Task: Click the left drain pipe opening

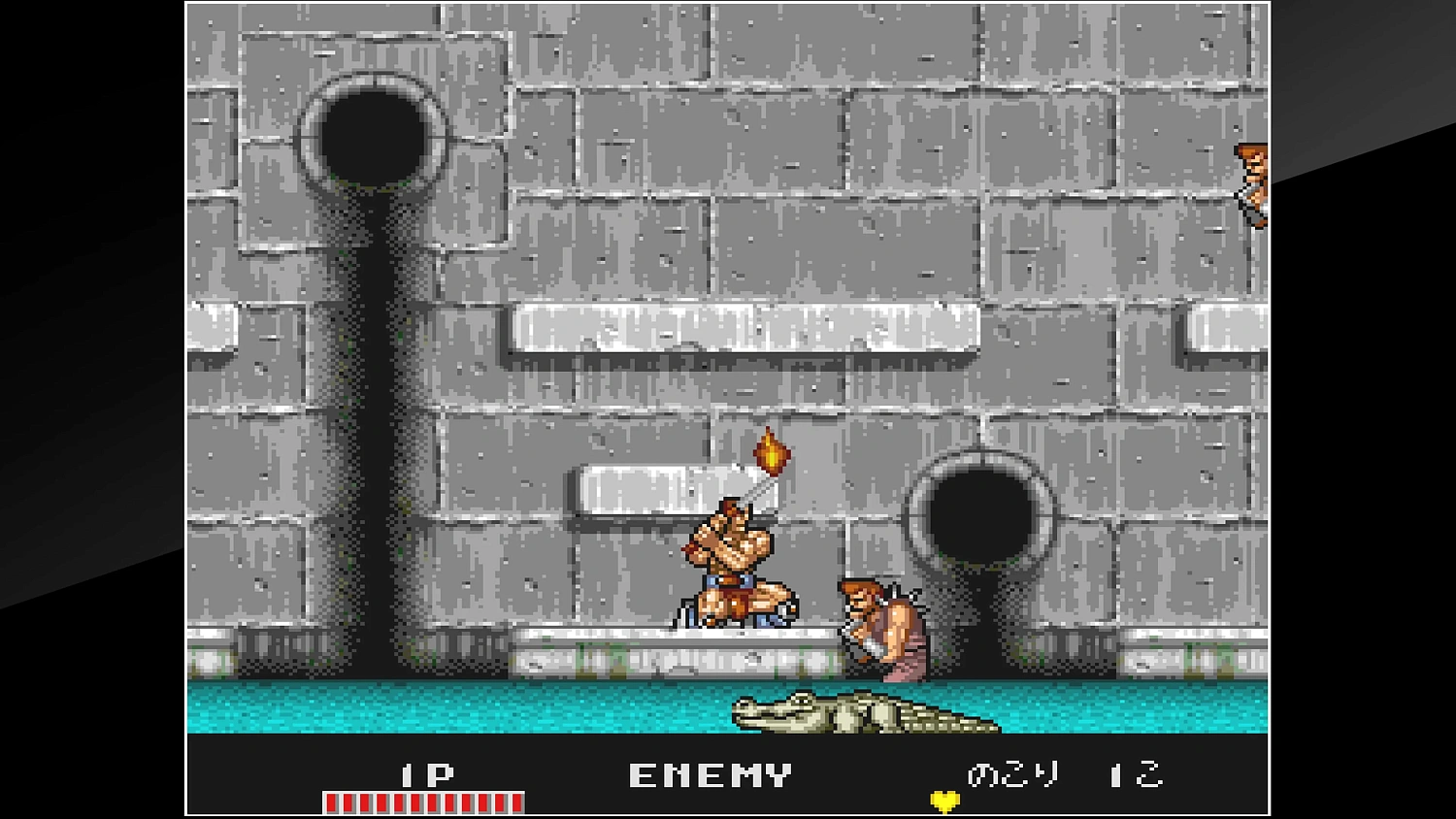Action: (374, 136)
